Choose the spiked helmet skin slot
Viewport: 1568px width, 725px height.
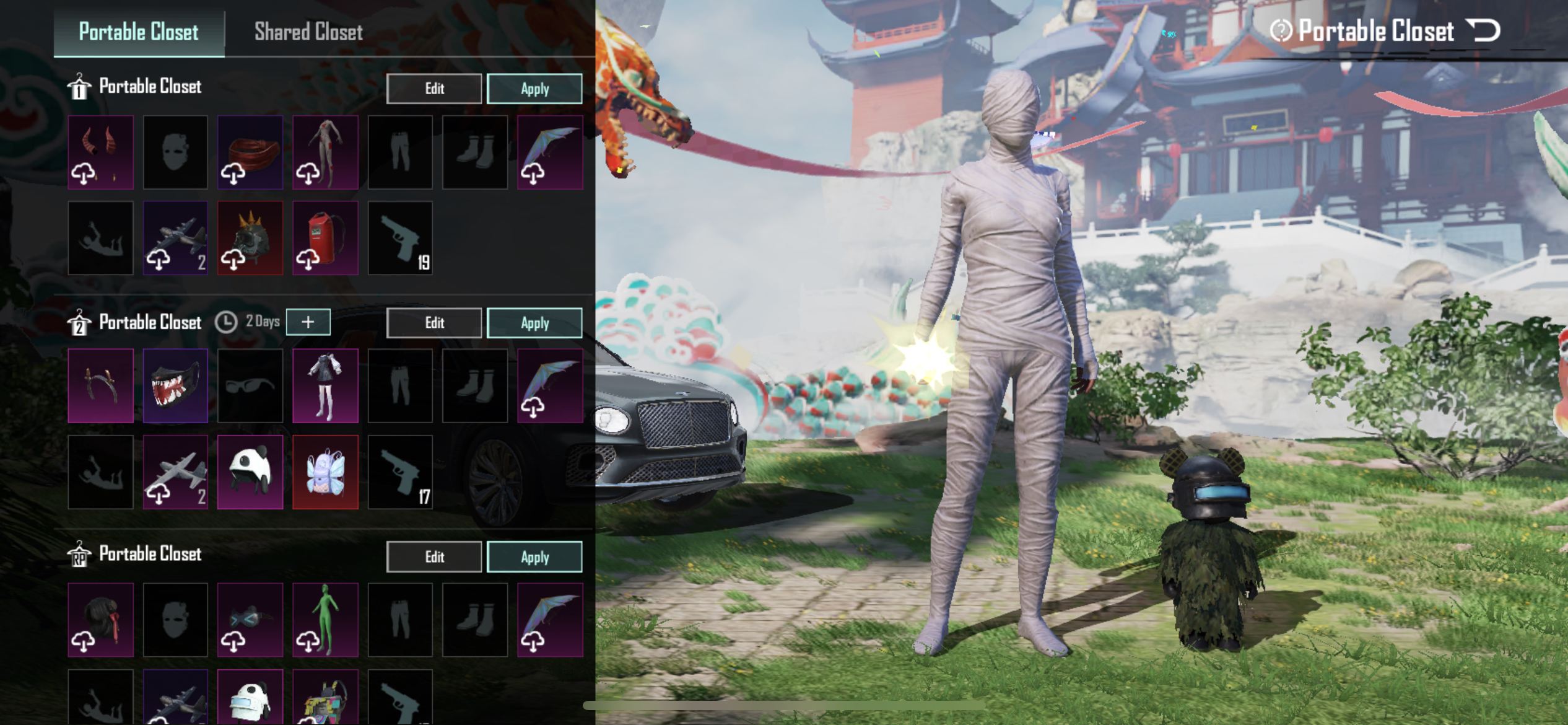pyautogui.click(x=250, y=238)
